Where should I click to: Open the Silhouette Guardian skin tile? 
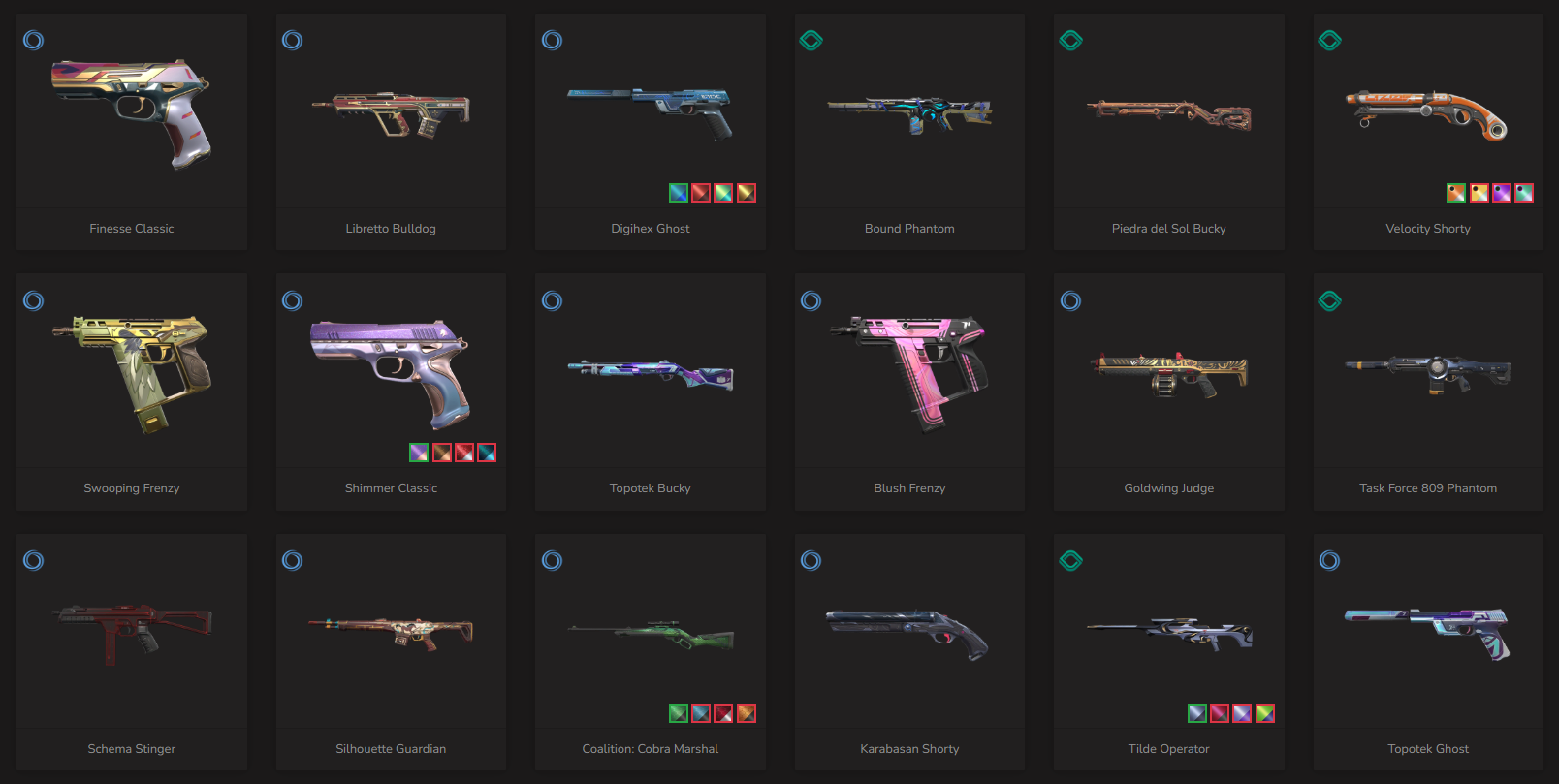[x=391, y=636]
